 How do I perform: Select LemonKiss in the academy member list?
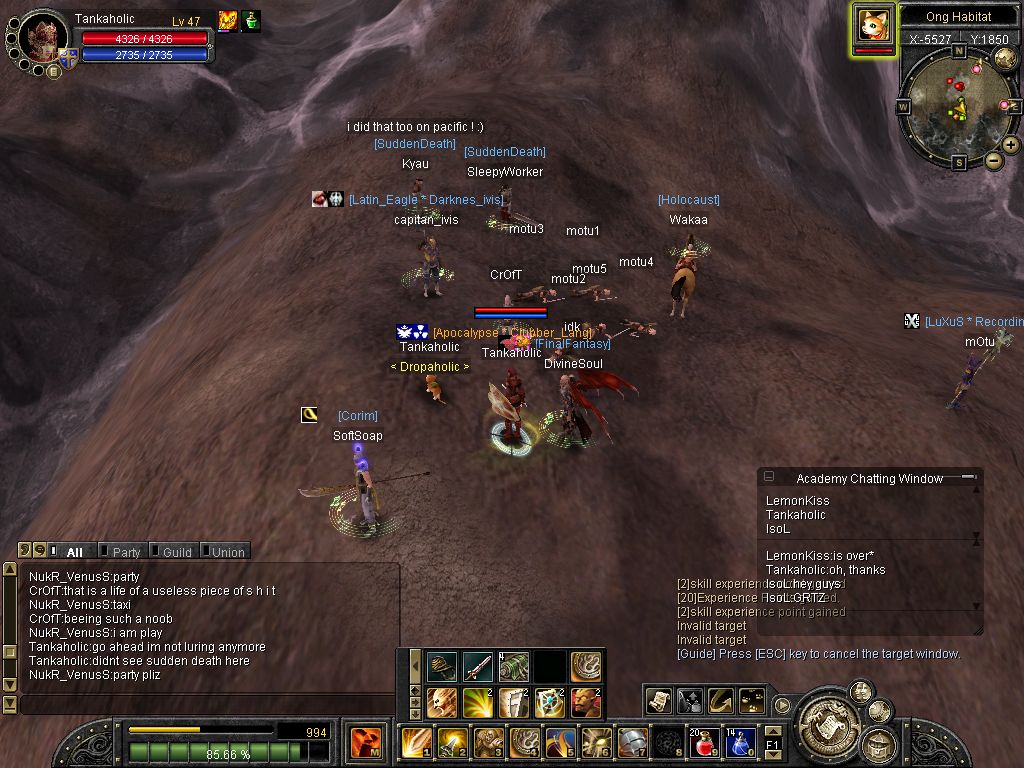tap(798, 501)
